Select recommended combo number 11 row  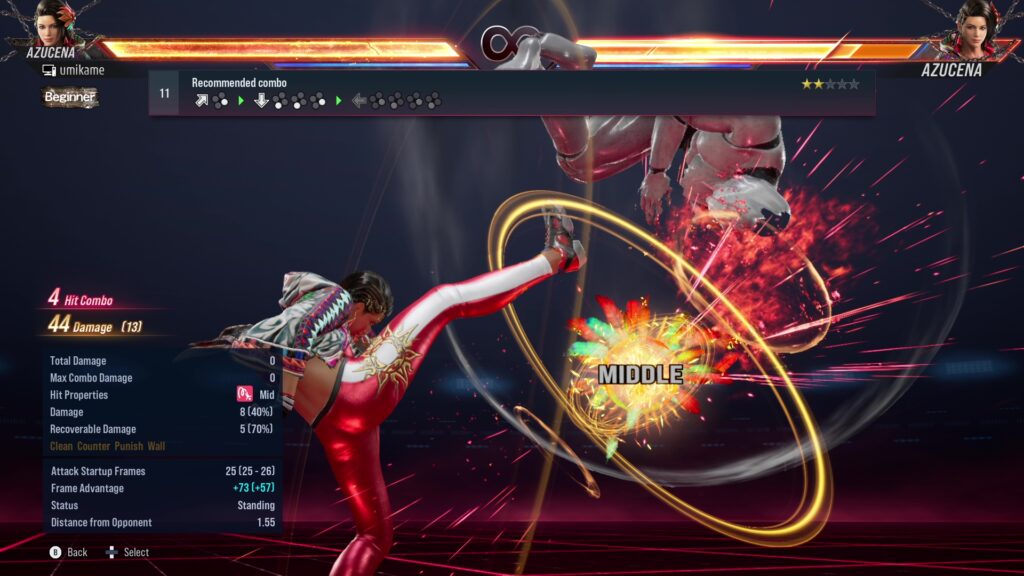point(511,93)
